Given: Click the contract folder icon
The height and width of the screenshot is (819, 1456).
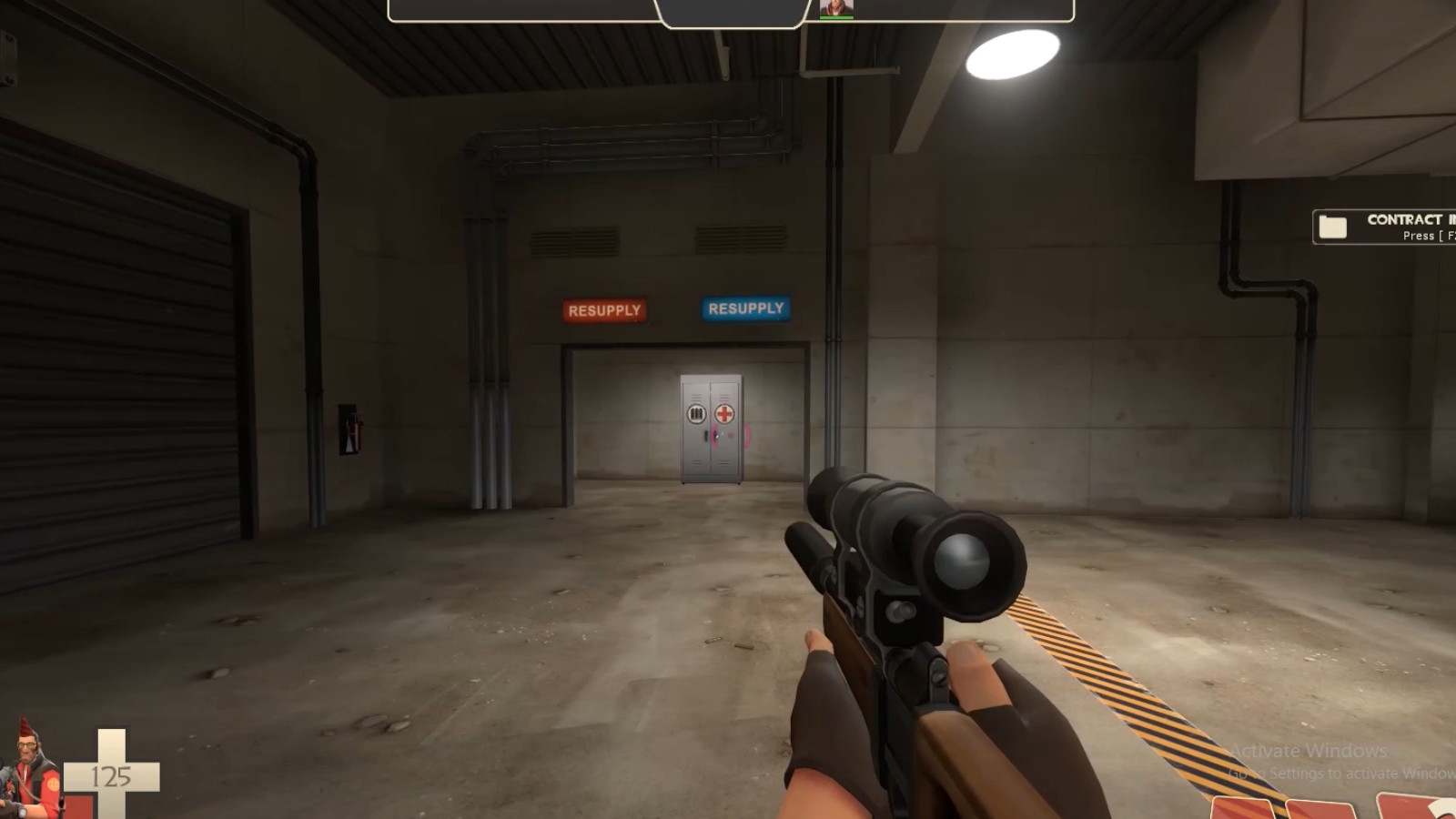Looking at the screenshot, I should tap(1334, 225).
